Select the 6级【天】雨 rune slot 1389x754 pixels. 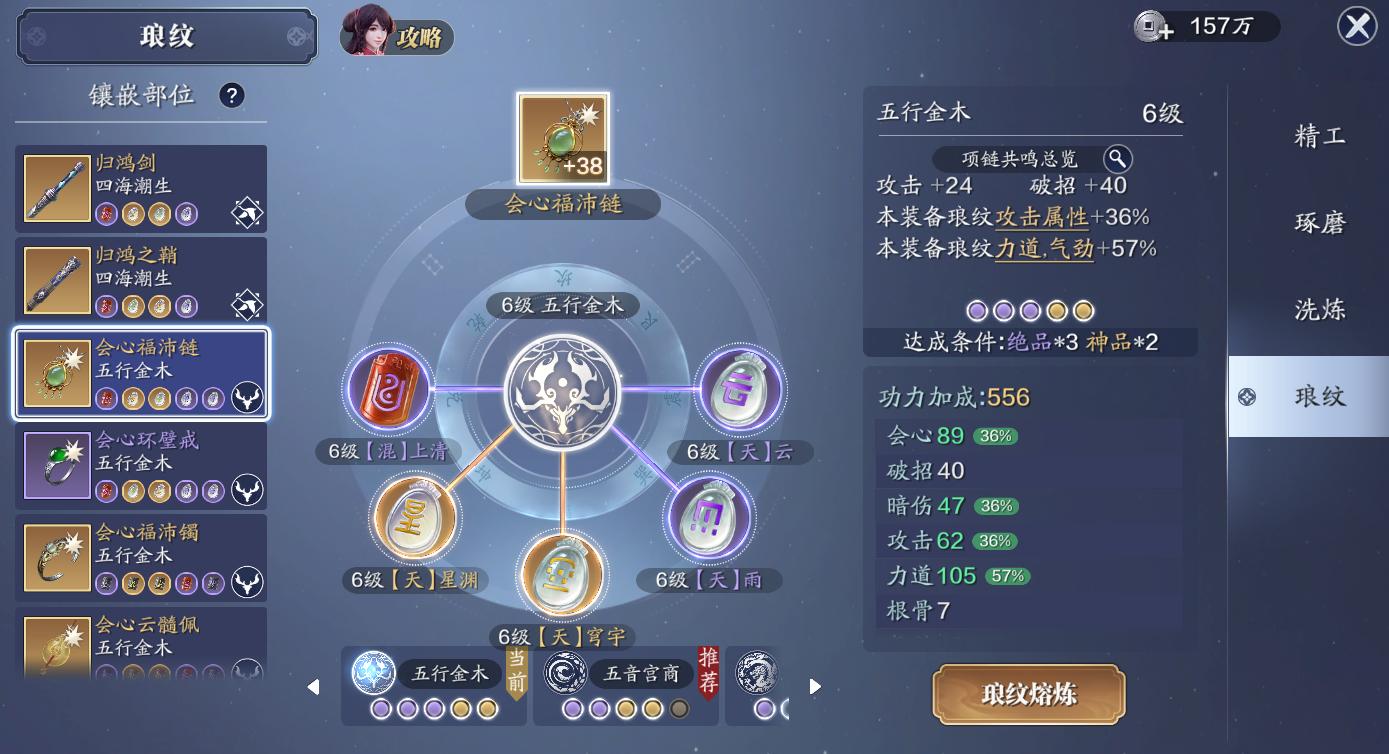(710, 516)
